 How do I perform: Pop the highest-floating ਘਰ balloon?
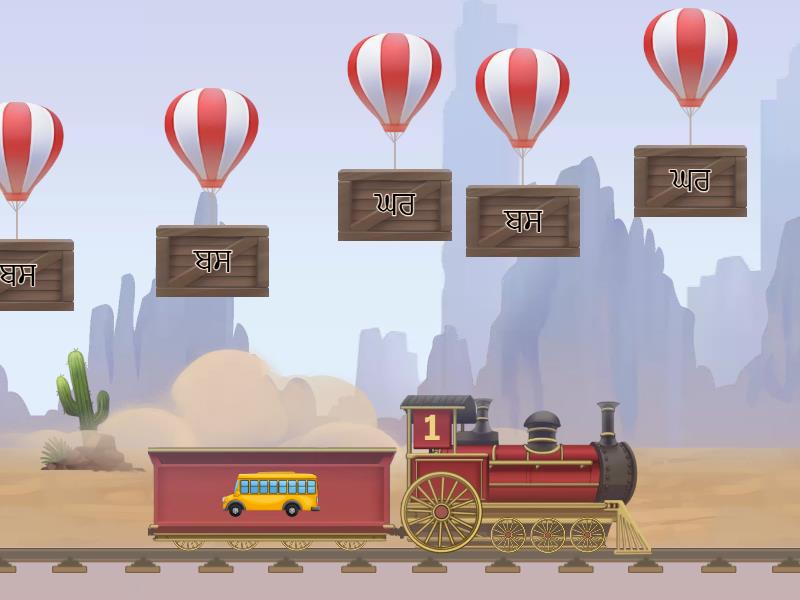pyautogui.click(x=690, y=55)
